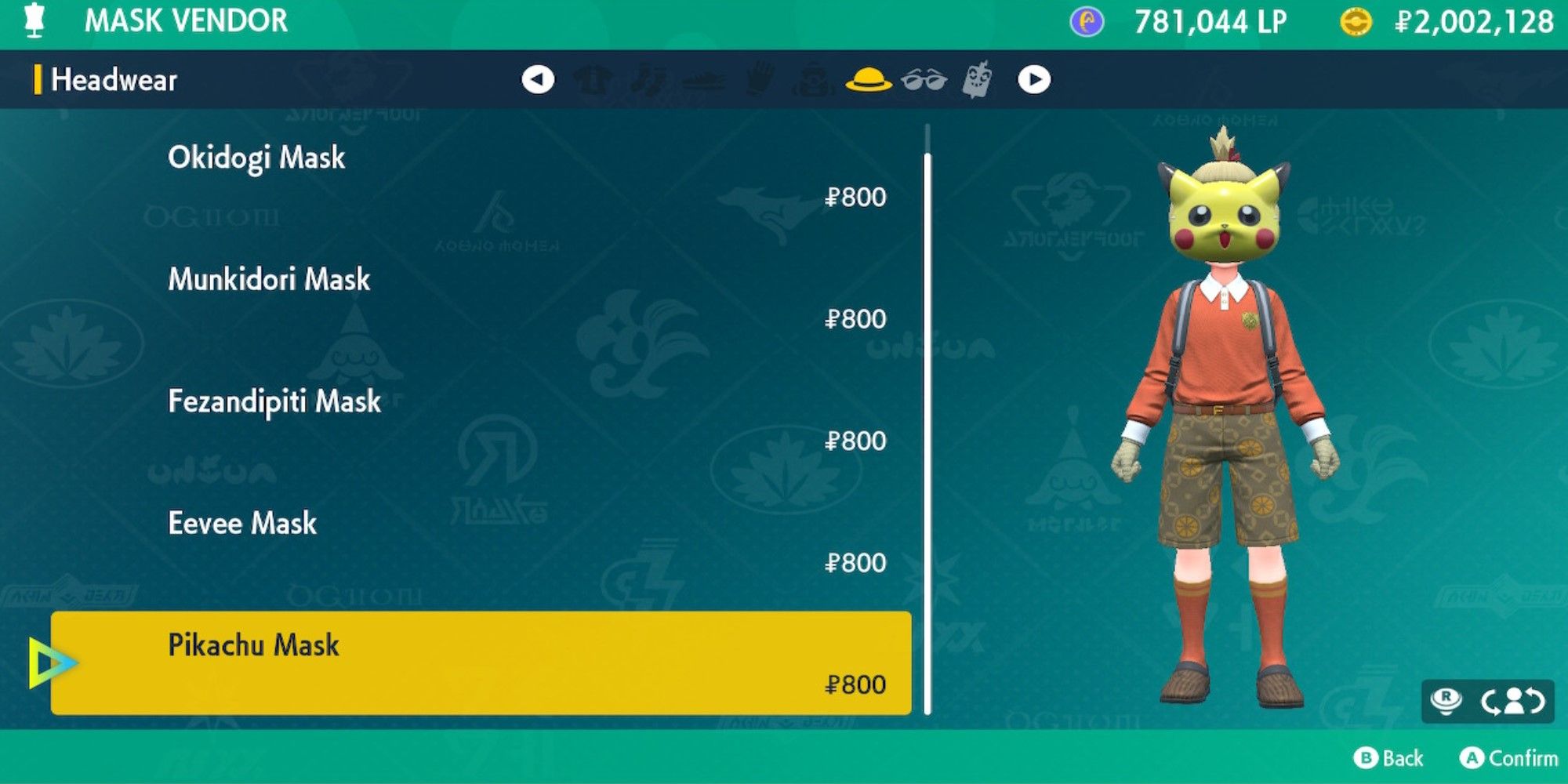Click the left arrow to previous category
This screenshot has width=1568, height=784.
538,79
